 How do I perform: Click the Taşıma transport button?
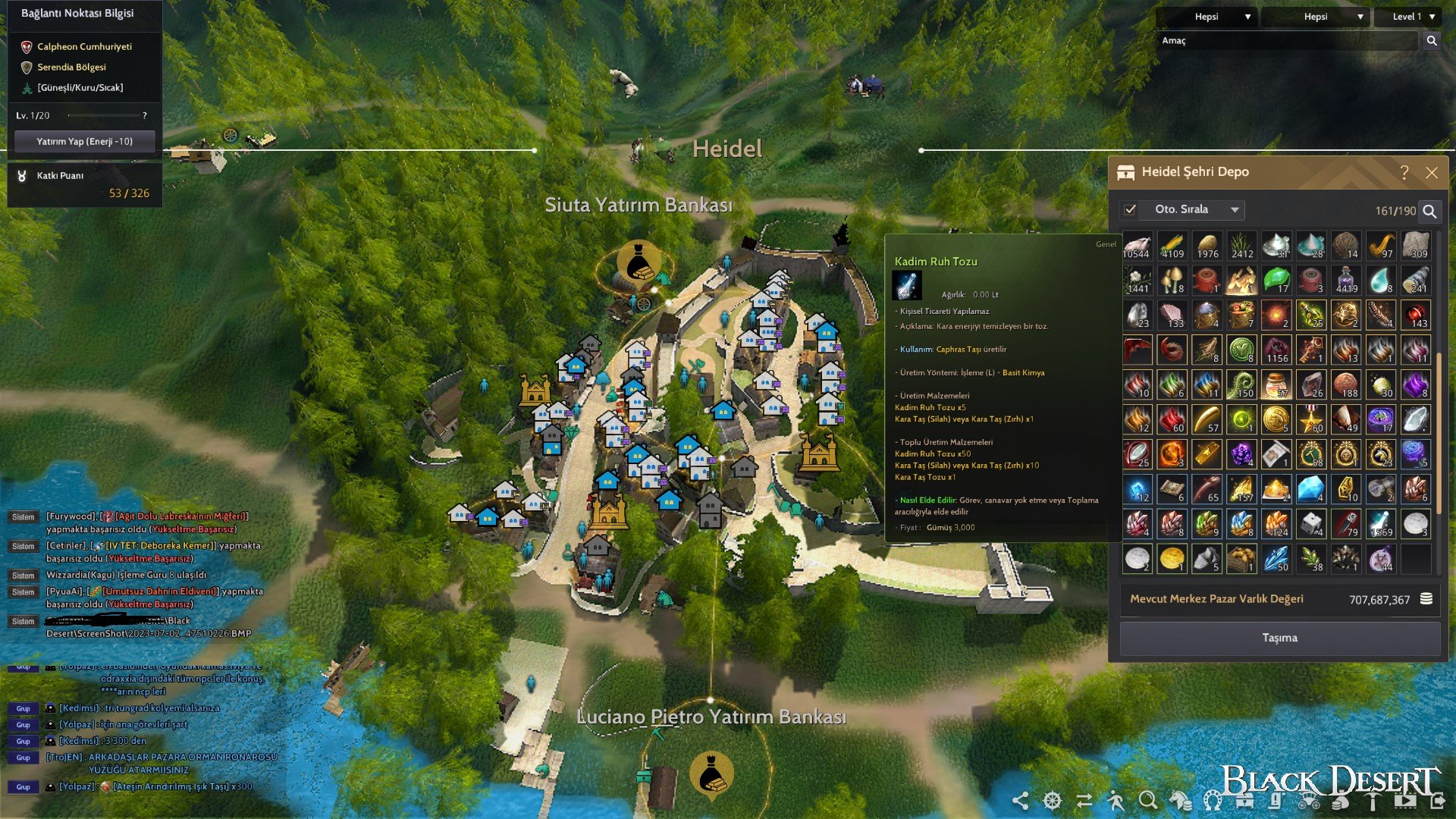[1279, 638]
